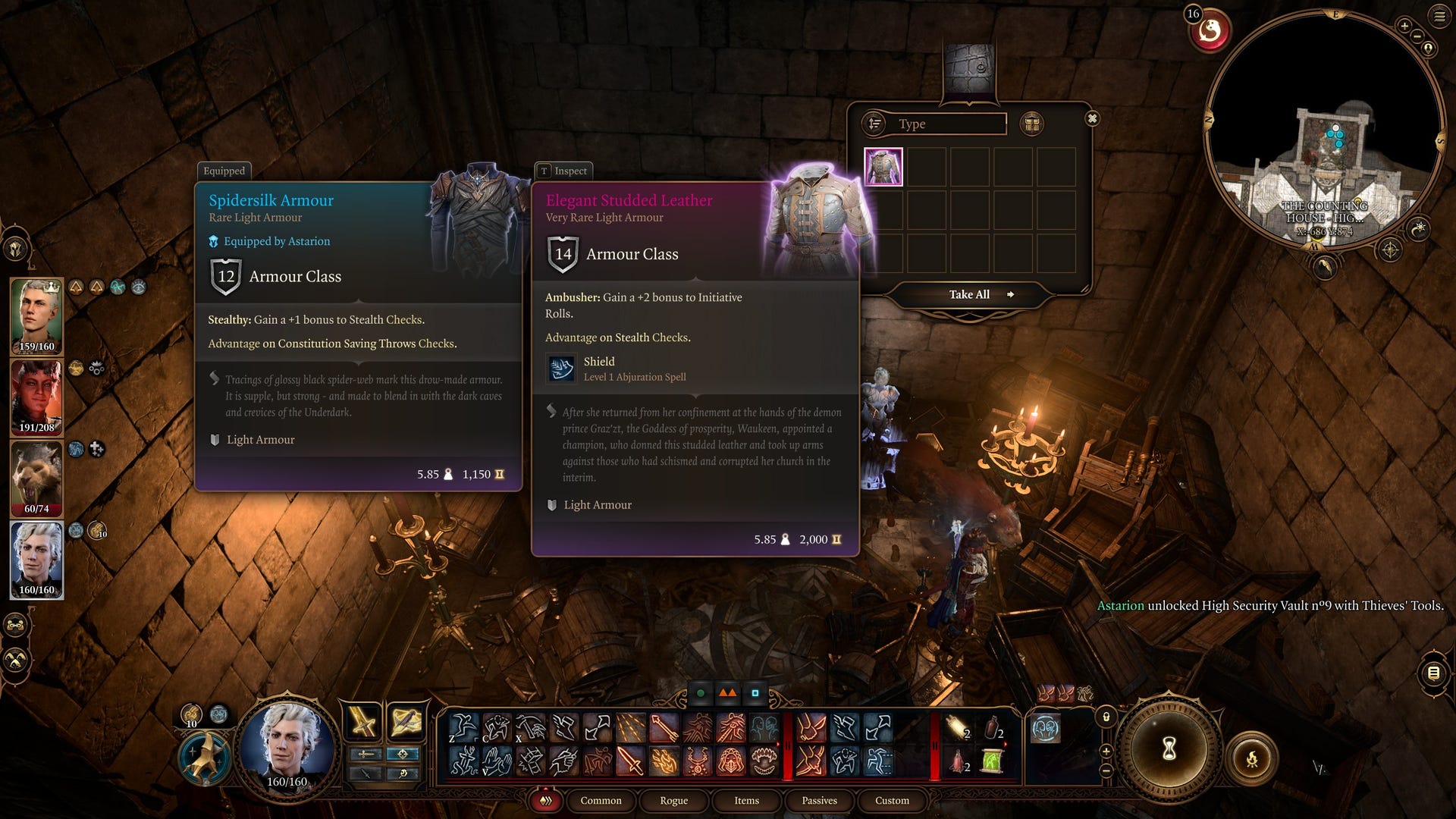Select the Elegant Studded Leather in the container
The width and height of the screenshot is (1456, 819).
(883, 167)
